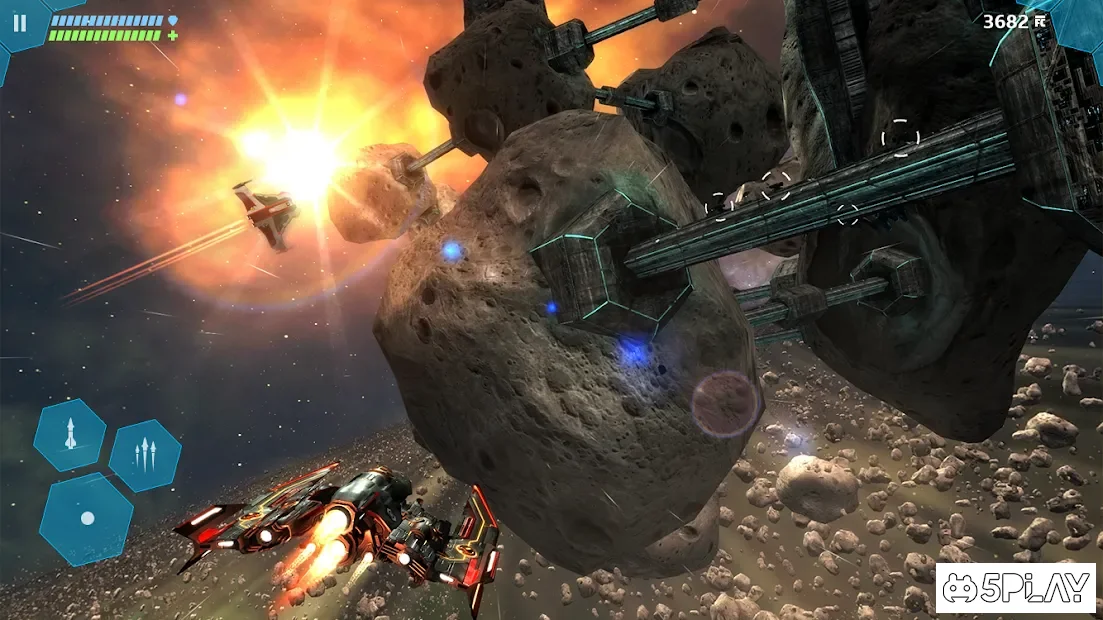Fire a single missile
1103x620 pixels.
coord(70,435)
